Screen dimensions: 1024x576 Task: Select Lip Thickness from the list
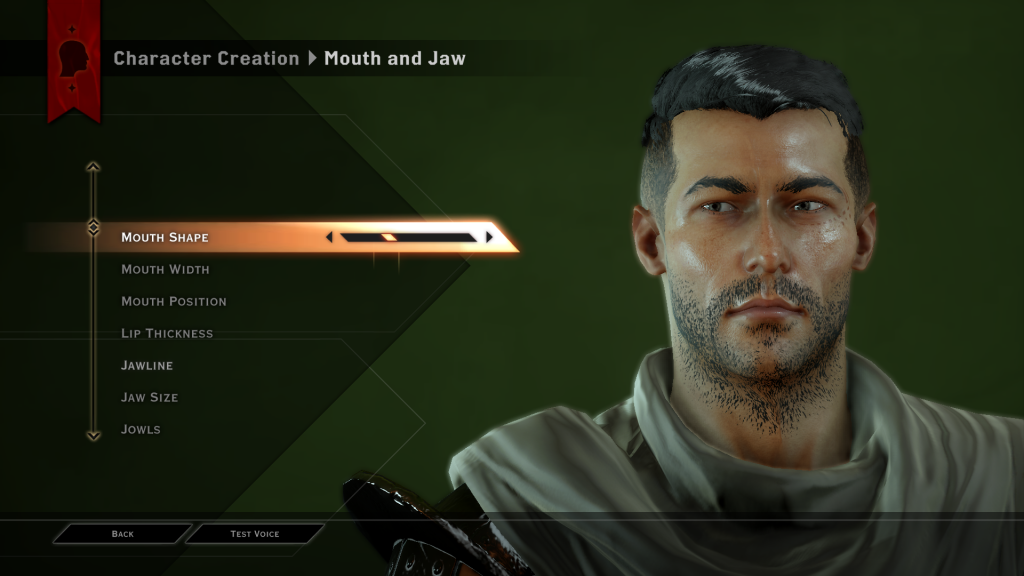(167, 333)
